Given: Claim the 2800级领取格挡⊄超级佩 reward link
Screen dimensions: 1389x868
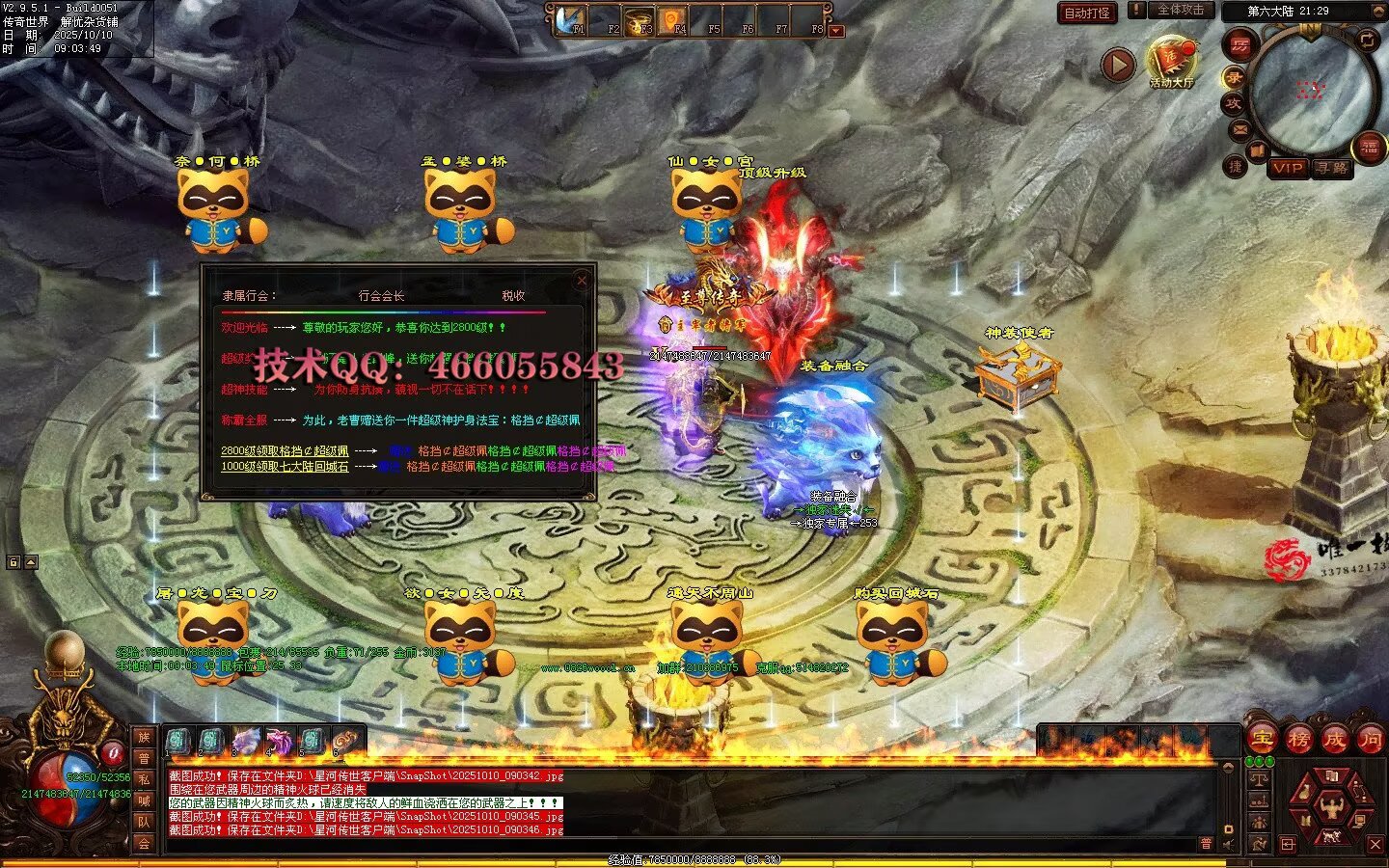Looking at the screenshot, I should (x=285, y=450).
